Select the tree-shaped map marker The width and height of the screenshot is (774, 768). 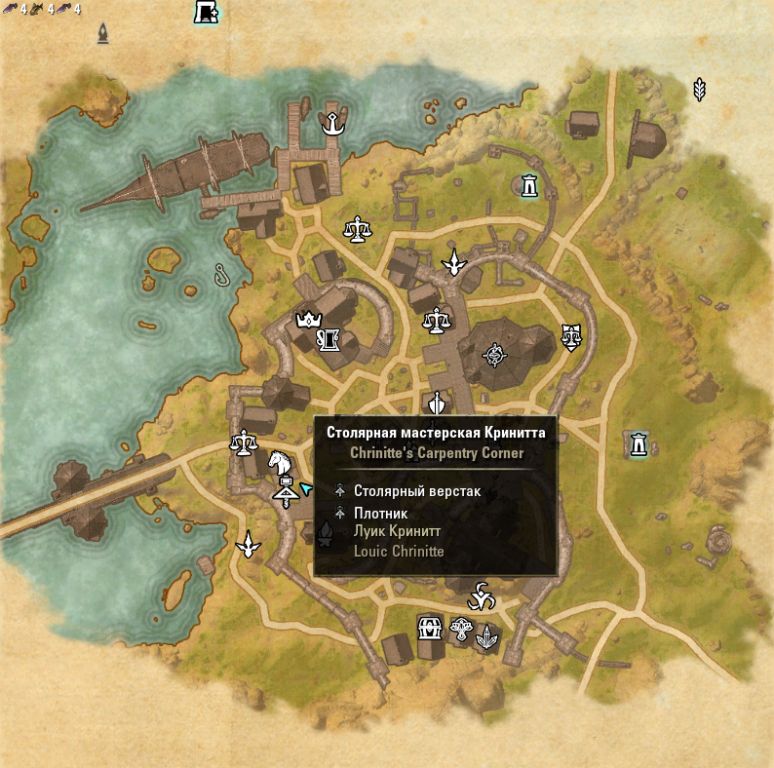click(461, 630)
